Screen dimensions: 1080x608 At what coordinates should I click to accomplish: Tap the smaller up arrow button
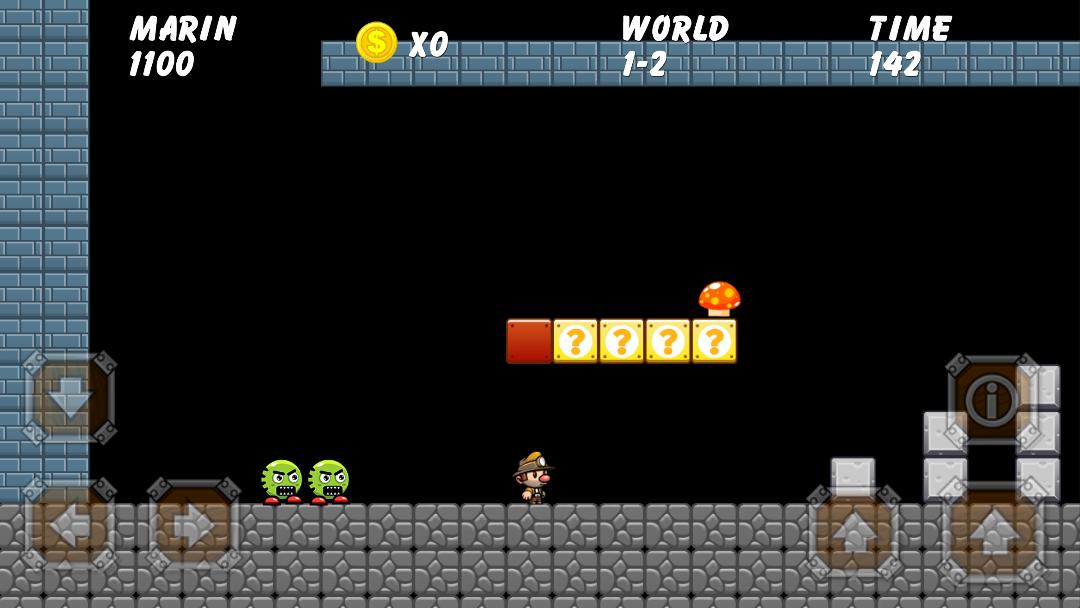[x=853, y=531]
